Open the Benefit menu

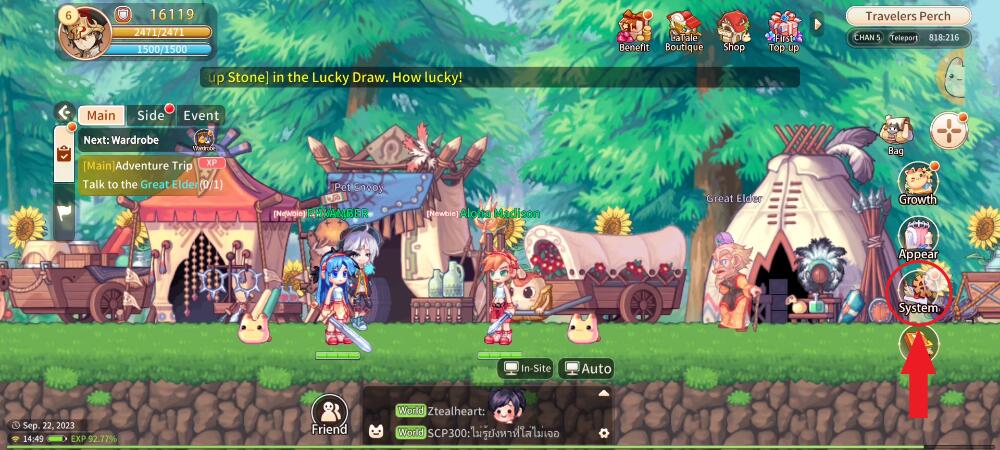coord(634,30)
